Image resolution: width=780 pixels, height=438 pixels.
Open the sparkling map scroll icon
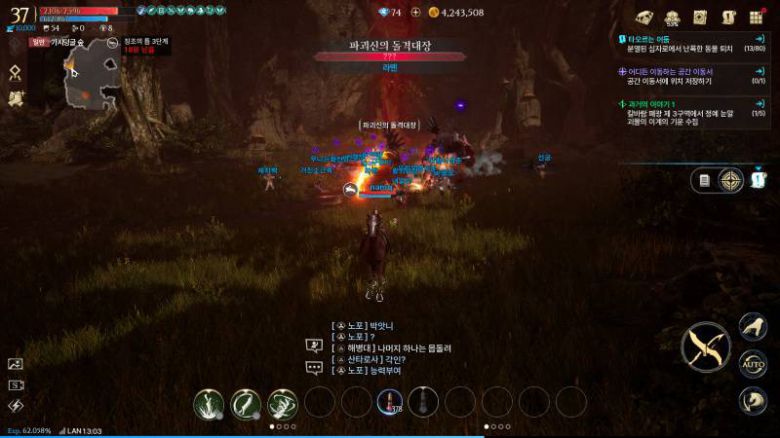[x=16, y=98]
